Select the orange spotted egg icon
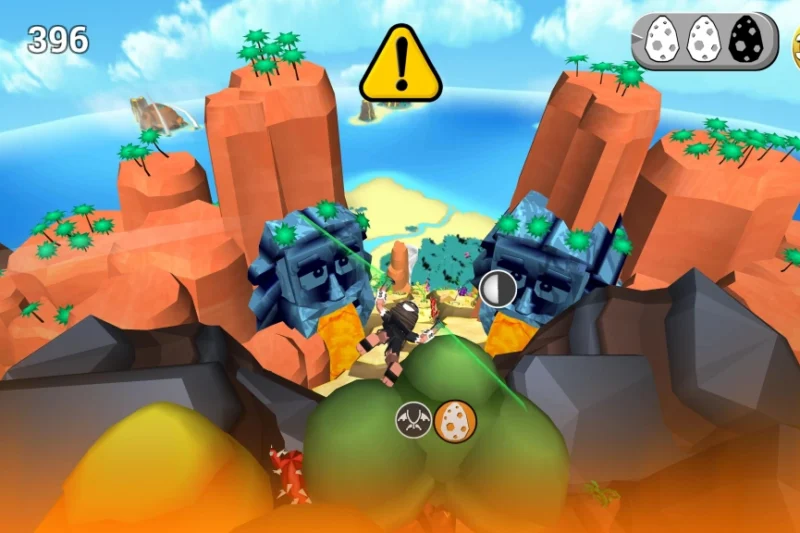 coord(456,421)
